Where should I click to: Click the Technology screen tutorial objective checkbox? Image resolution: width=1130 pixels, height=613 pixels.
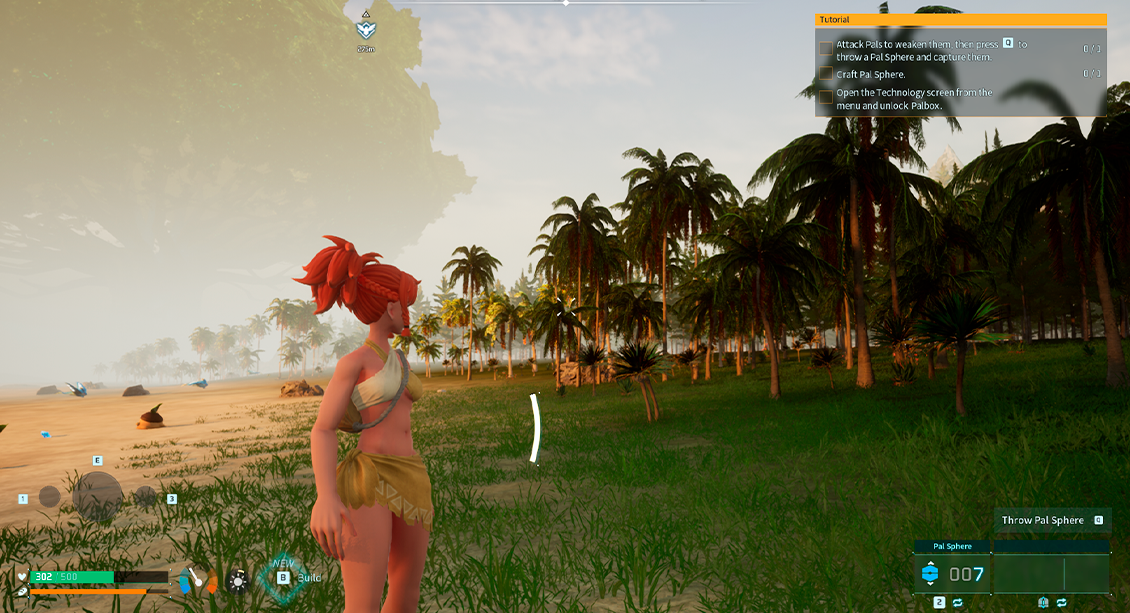[826, 98]
